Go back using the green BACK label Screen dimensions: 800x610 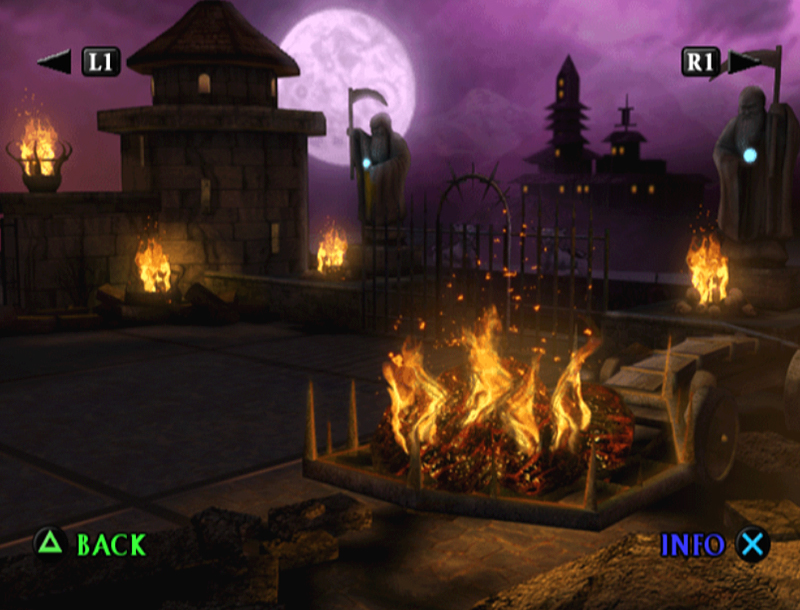coord(111,545)
